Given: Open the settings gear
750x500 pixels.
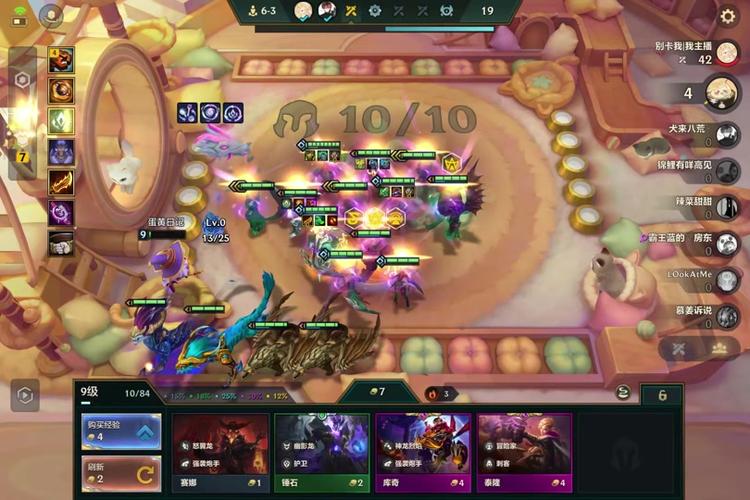Looking at the screenshot, I should tap(728, 16).
